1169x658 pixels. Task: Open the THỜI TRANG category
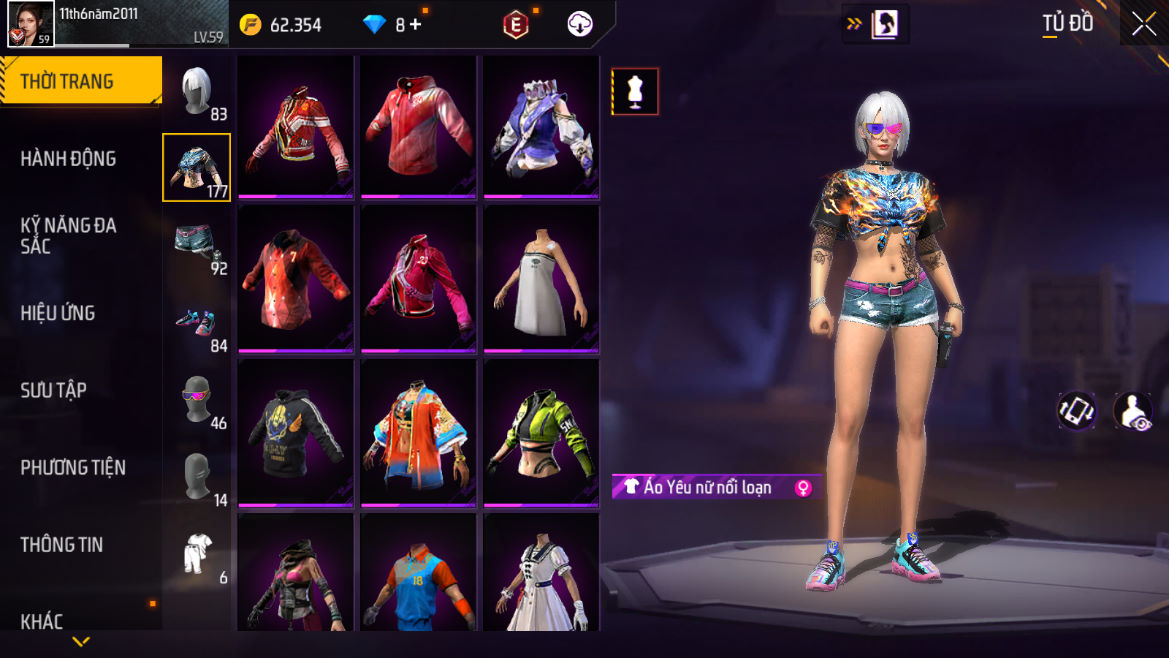click(x=80, y=82)
